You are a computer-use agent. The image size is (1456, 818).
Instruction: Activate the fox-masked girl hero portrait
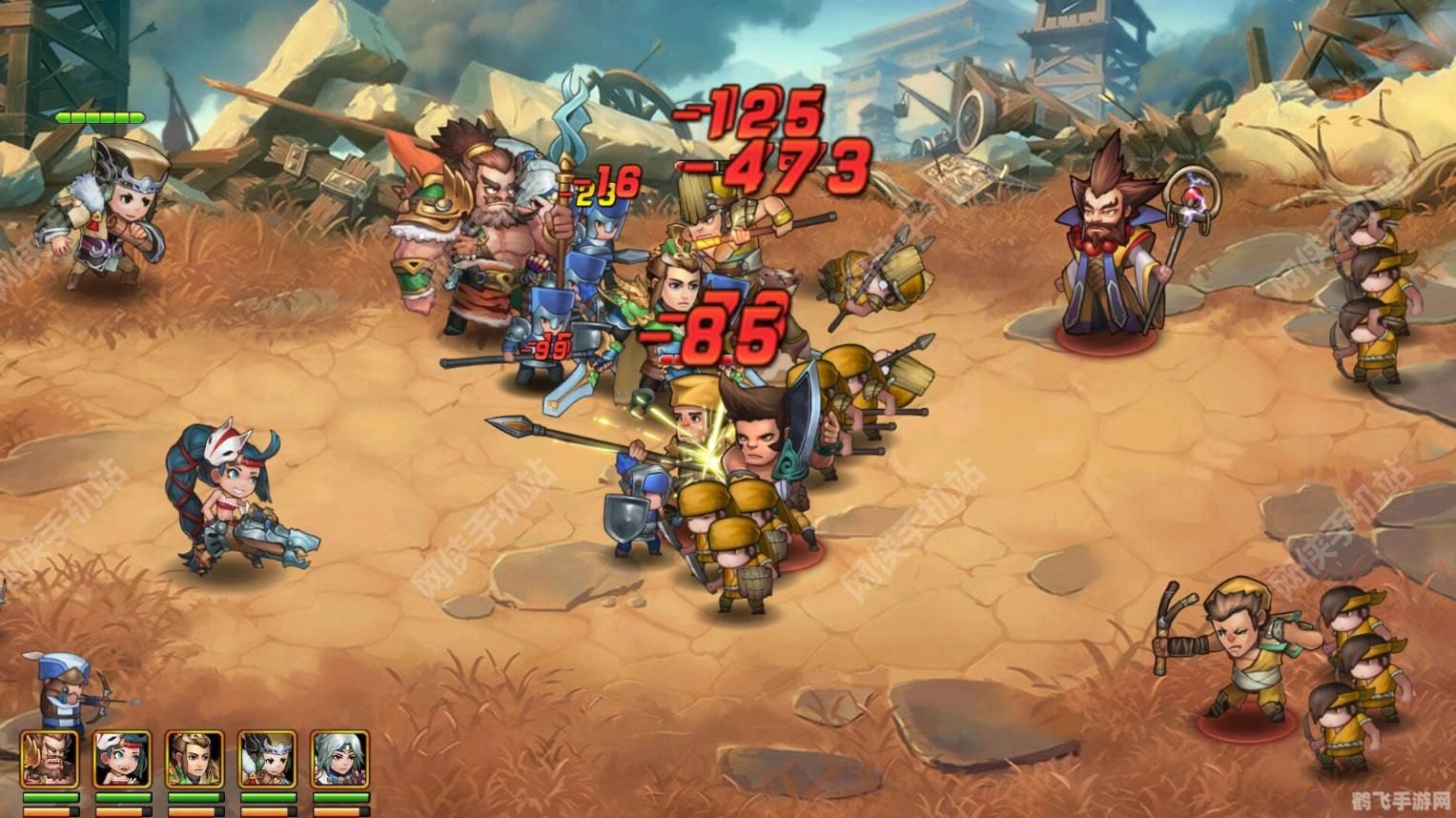(x=122, y=760)
